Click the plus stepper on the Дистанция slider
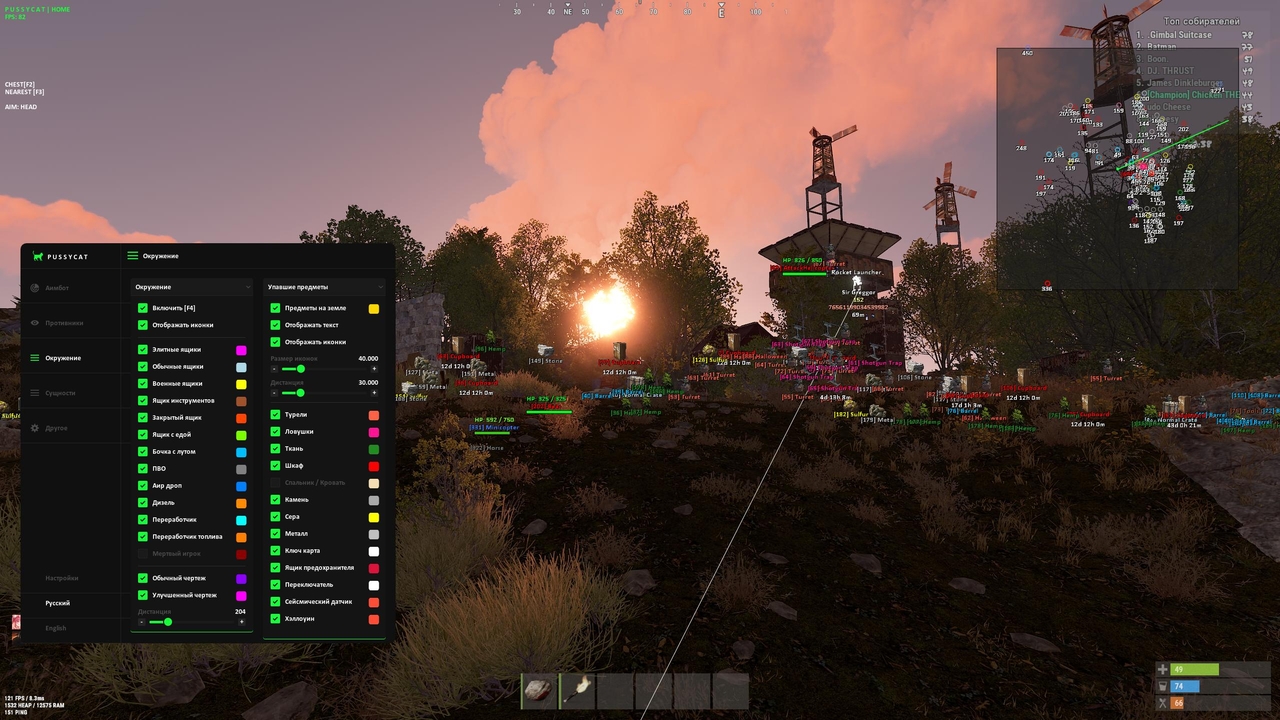This screenshot has height=720, width=1280. pos(241,622)
